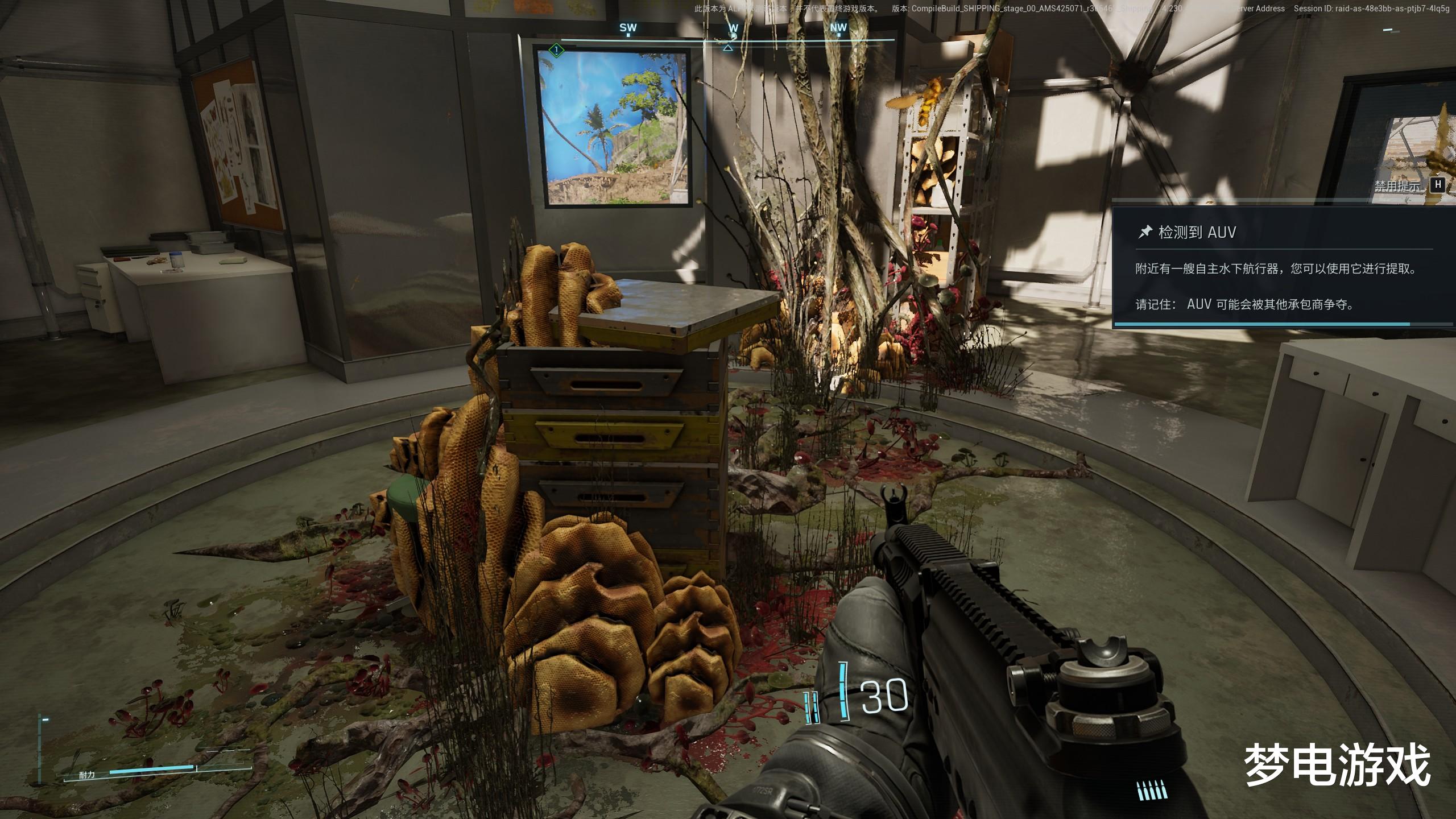
Task: Select the green diamond objective marker
Action: point(556,50)
